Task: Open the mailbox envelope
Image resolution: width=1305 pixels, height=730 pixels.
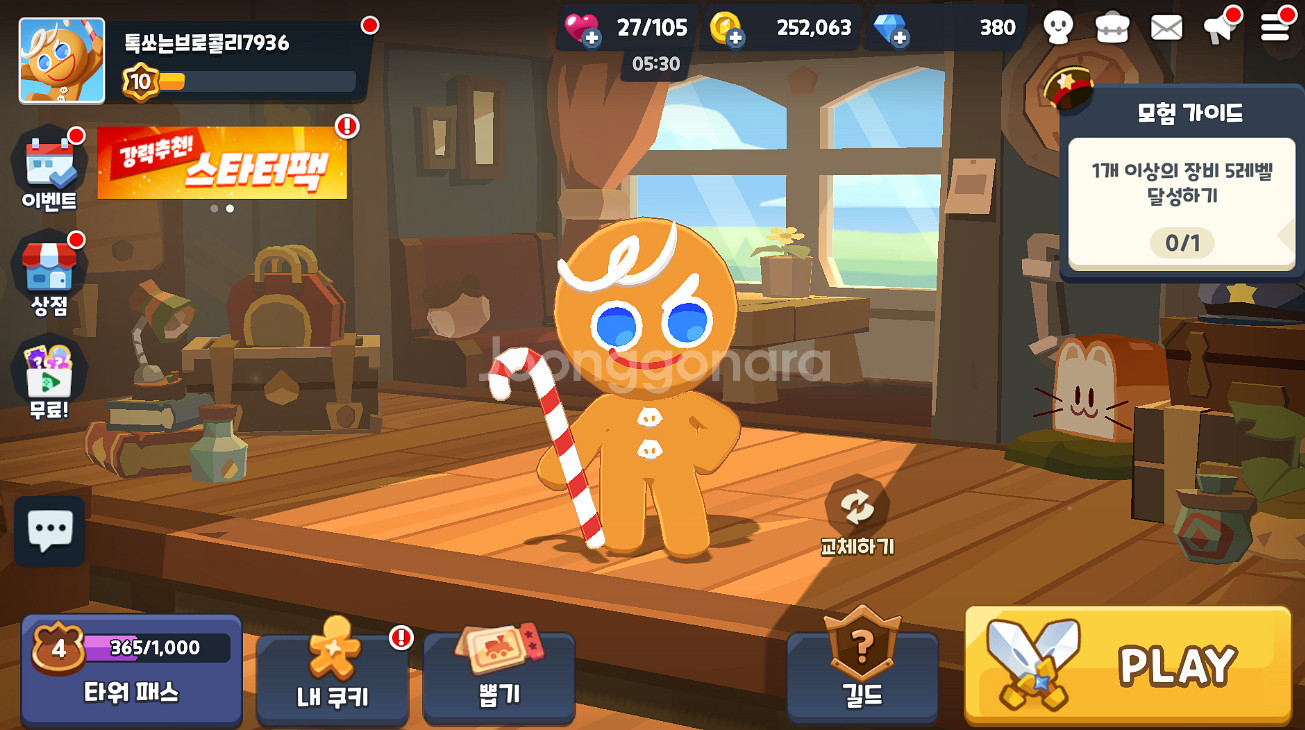Action: (x=1166, y=27)
